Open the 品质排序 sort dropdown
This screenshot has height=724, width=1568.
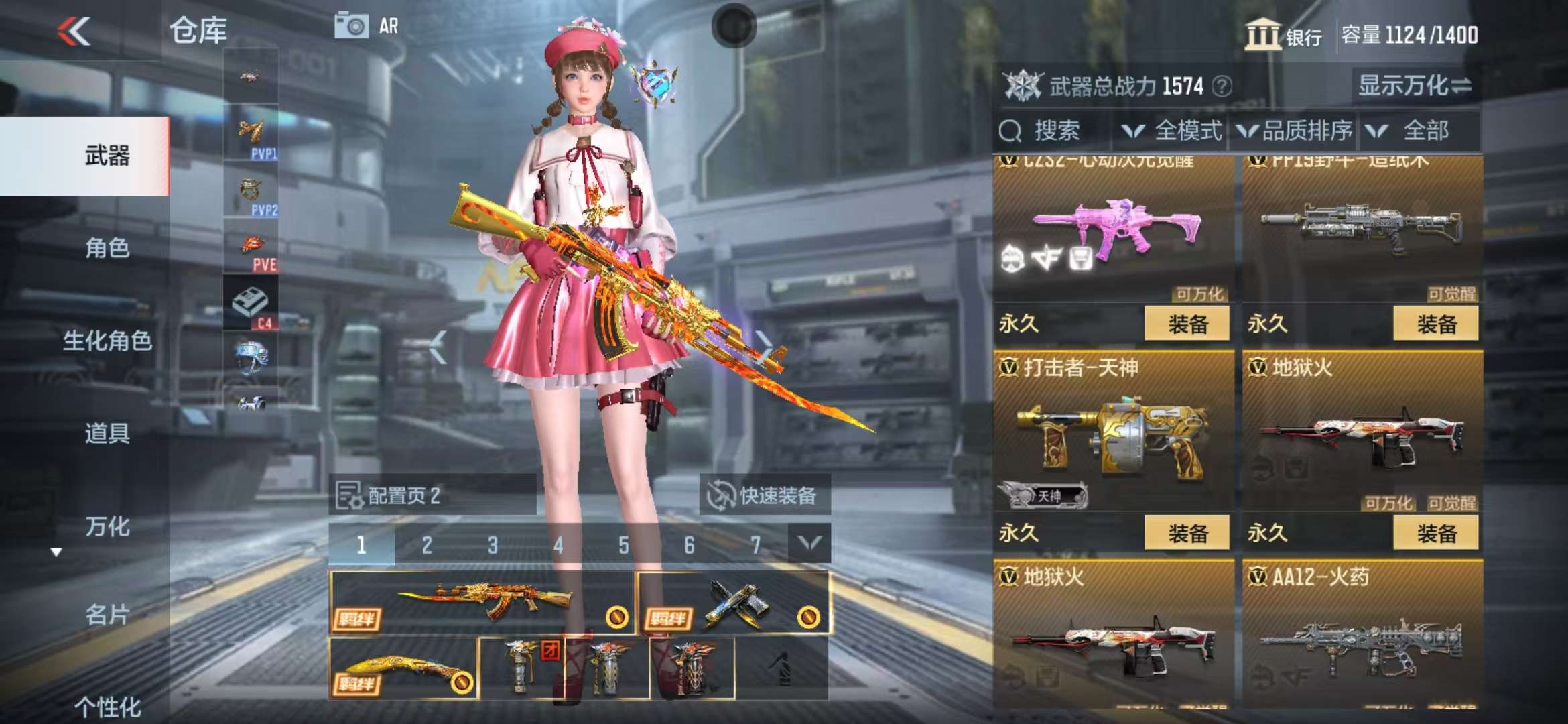coord(1295,131)
